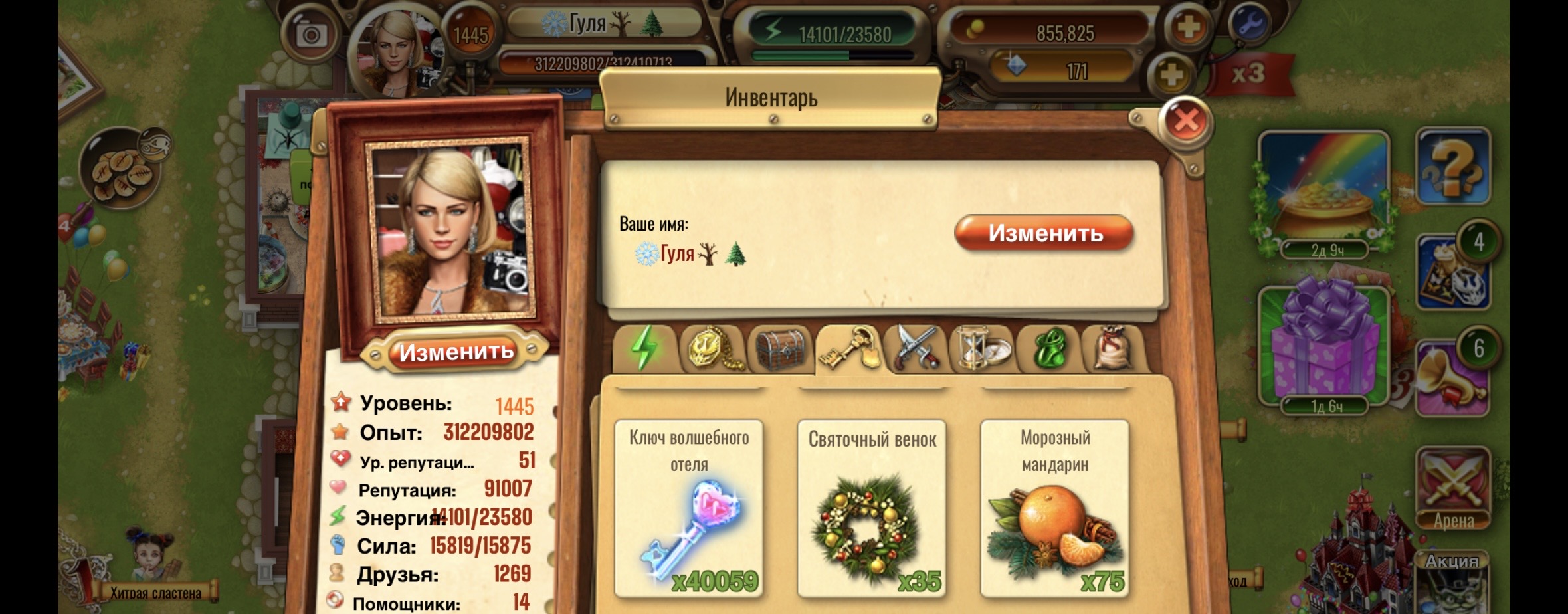Change the avatar with Изменить under the portrait
This screenshot has width=1568, height=614.
point(456,352)
